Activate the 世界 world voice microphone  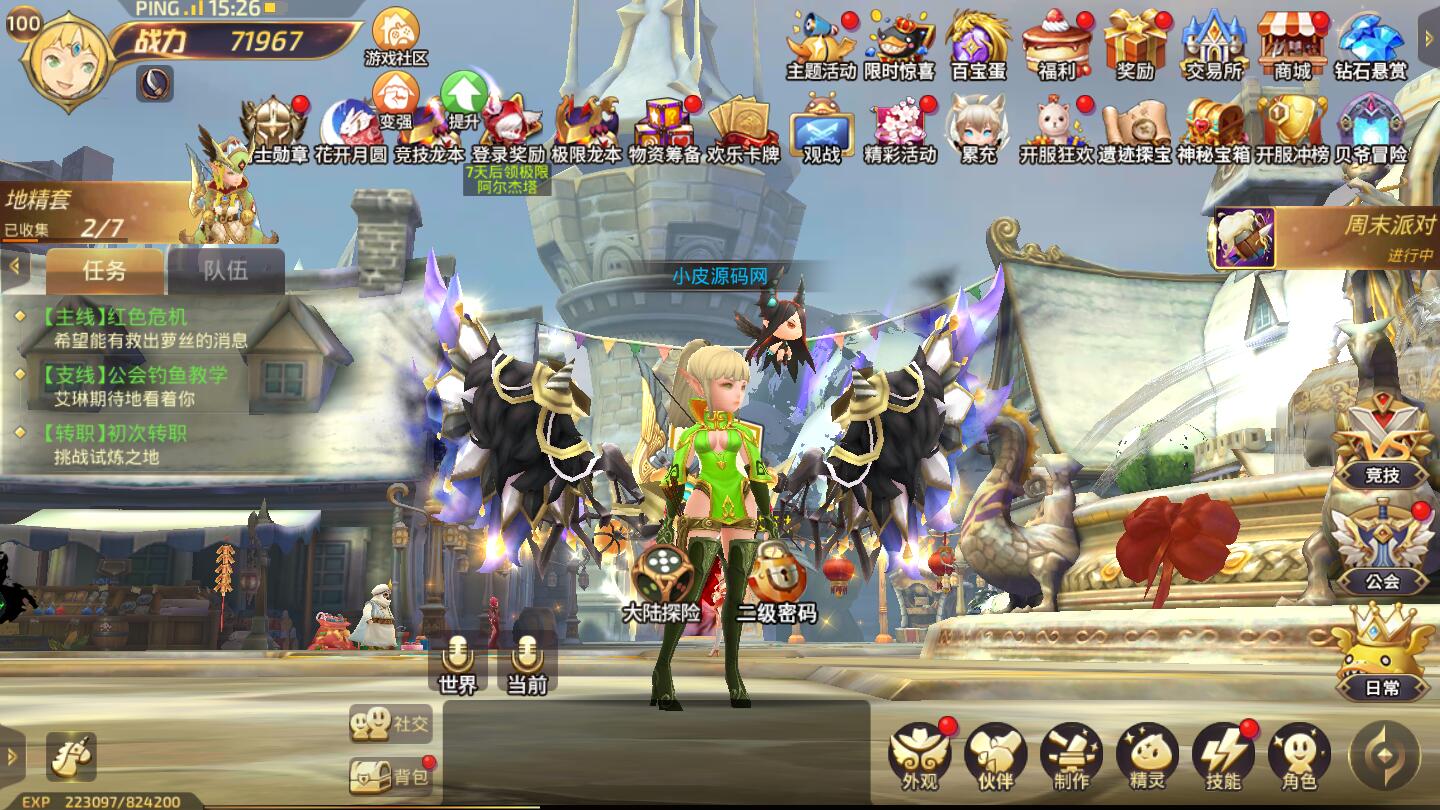[458, 661]
